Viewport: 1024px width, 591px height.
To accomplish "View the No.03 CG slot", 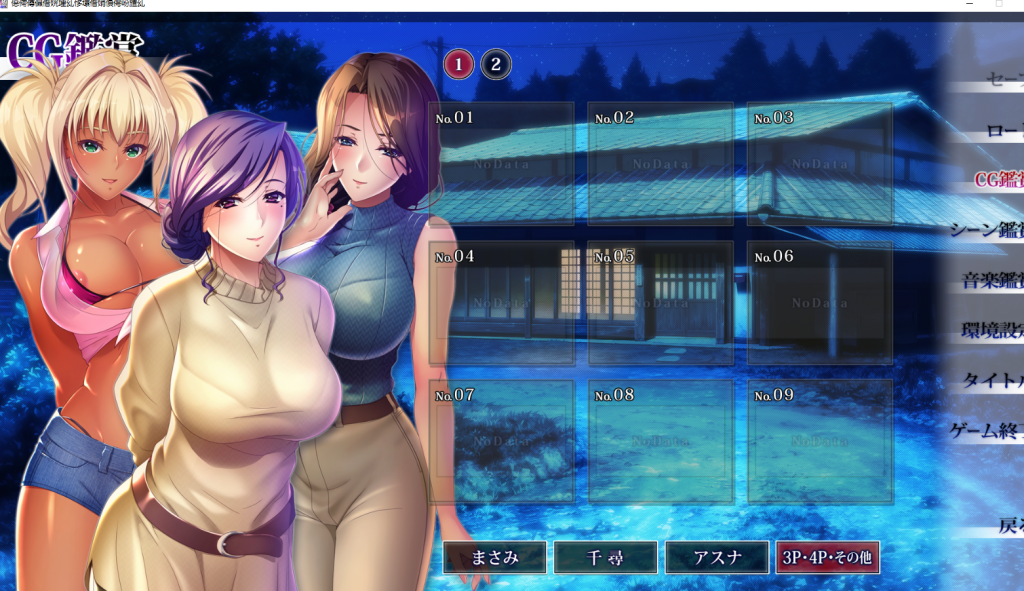I will (819, 163).
